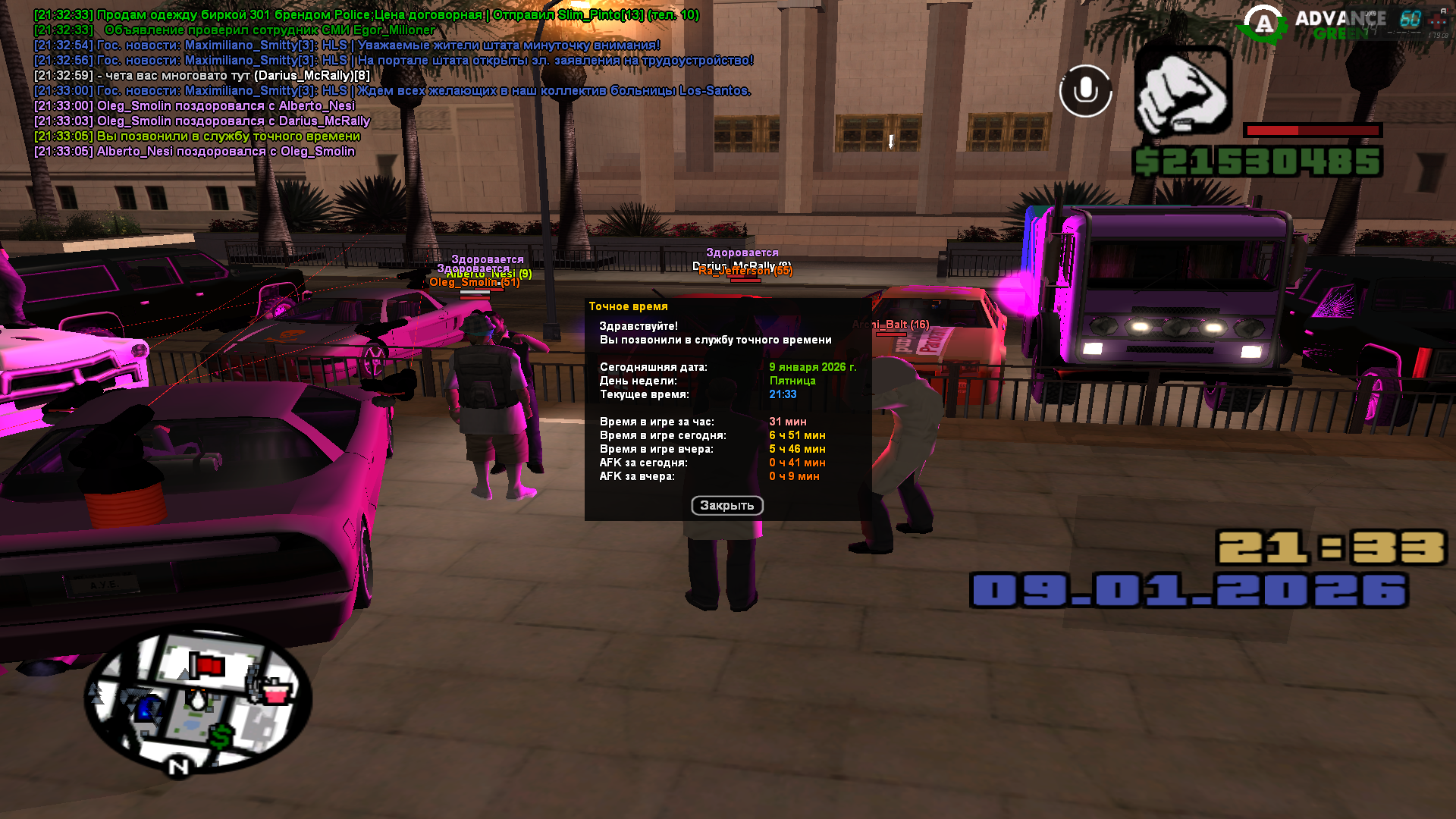Viewport: 1456px width, 819px height.
Task: Toggle the microphone voice chat icon
Action: (1085, 91)
